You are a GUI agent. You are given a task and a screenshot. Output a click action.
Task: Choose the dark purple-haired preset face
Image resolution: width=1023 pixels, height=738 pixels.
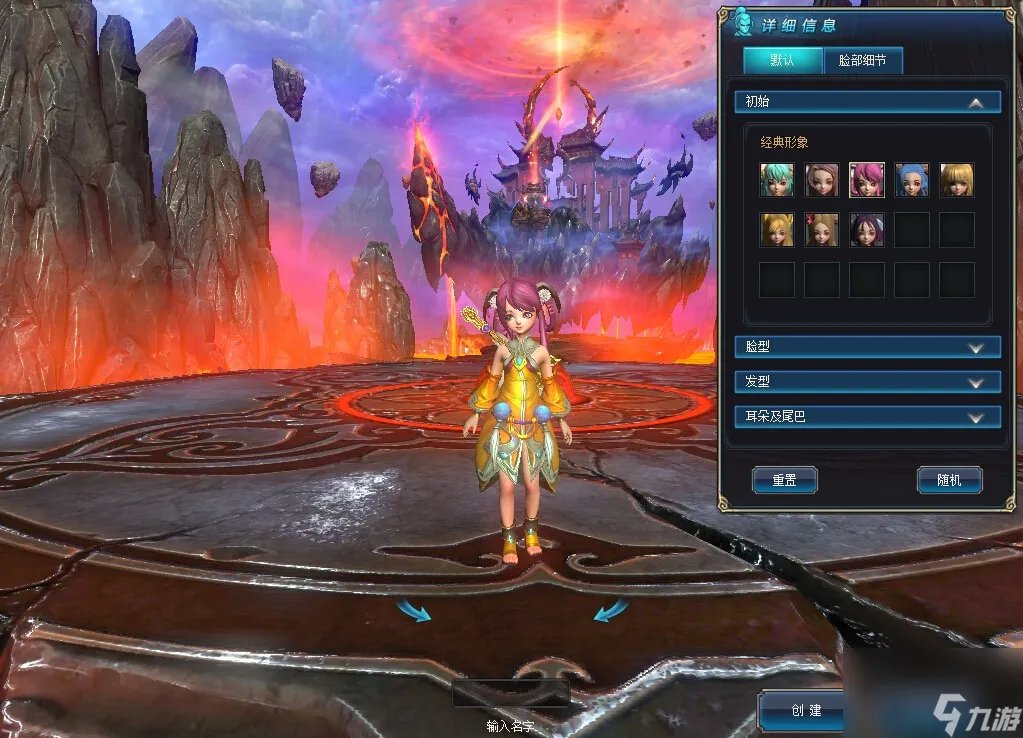point(866,230)
